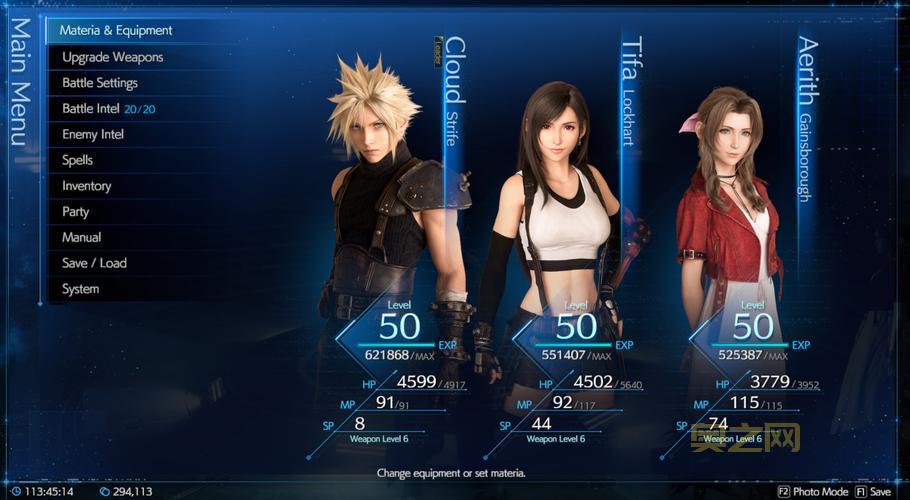Open Materia & Equipment menu
The height and width of the screenshot is (500, 910).
(x=116, y=31)
